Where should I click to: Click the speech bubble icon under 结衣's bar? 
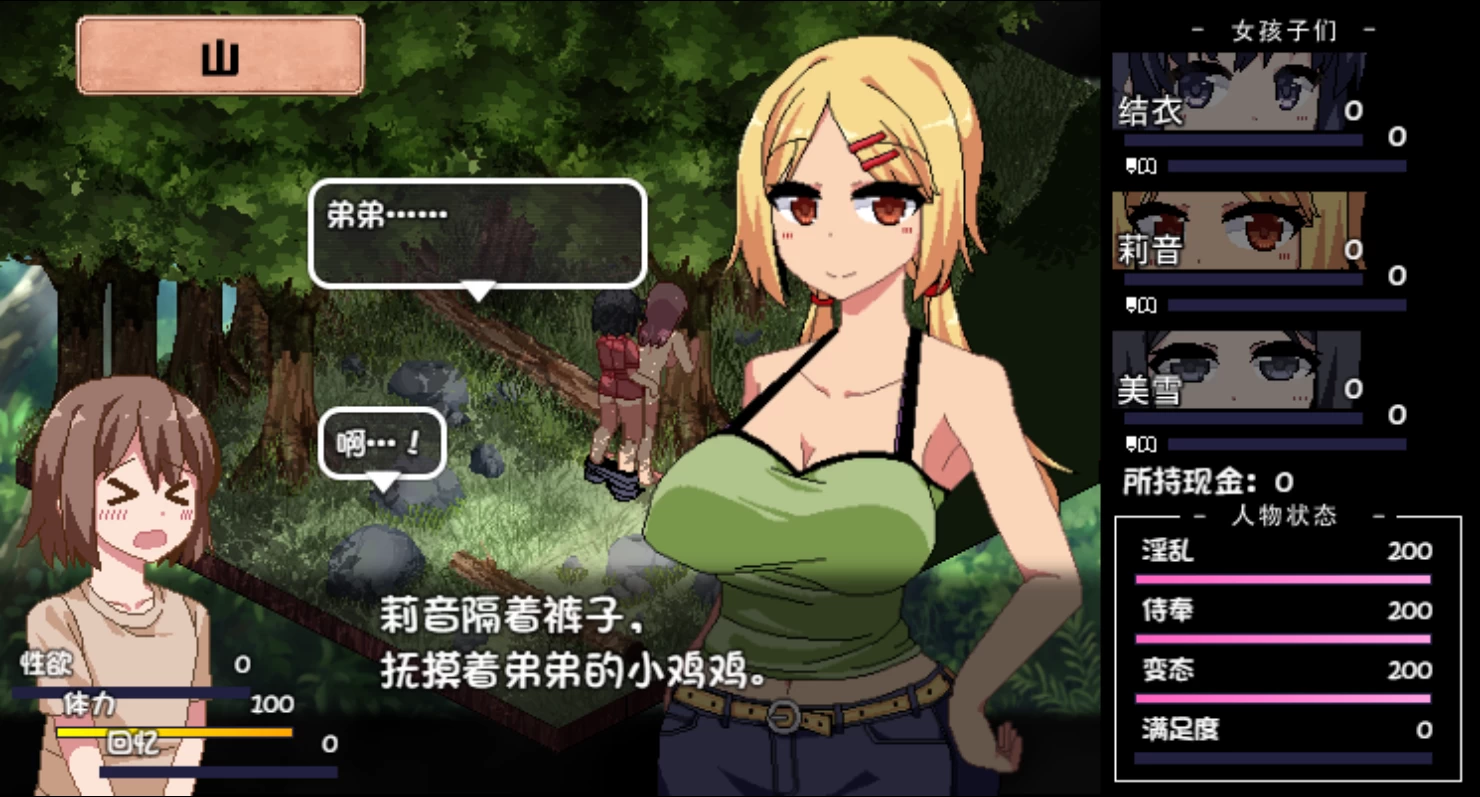click(1133, 166)
